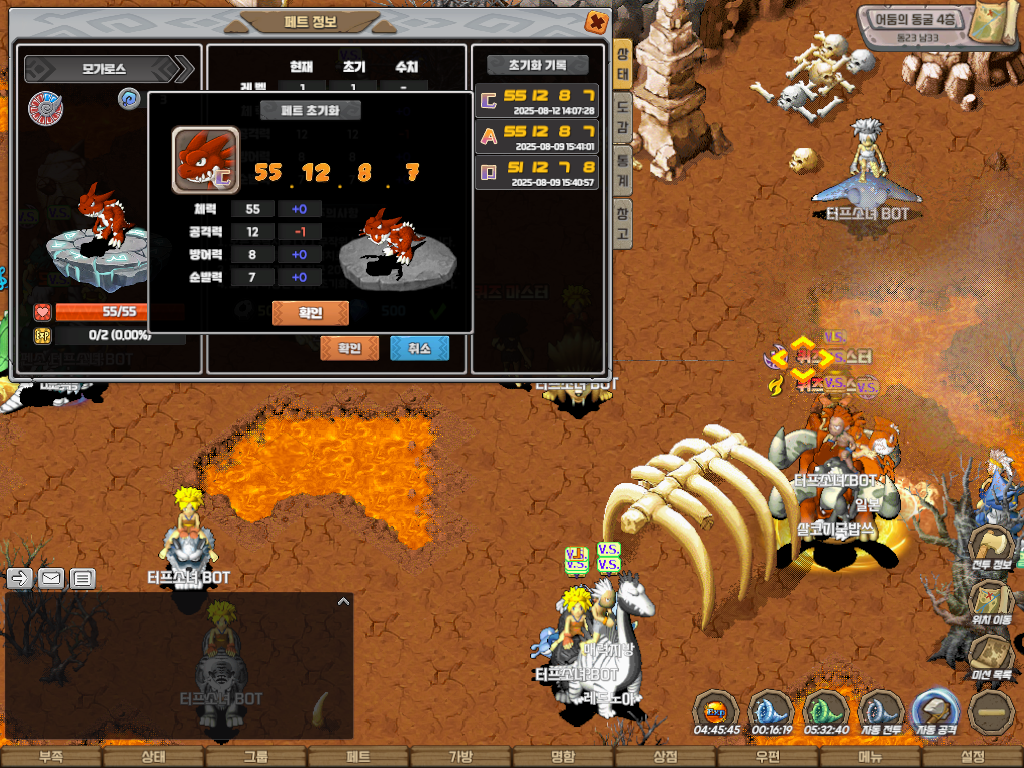
Task: Close the 페트 정보 window
Action: coord(595,21)
